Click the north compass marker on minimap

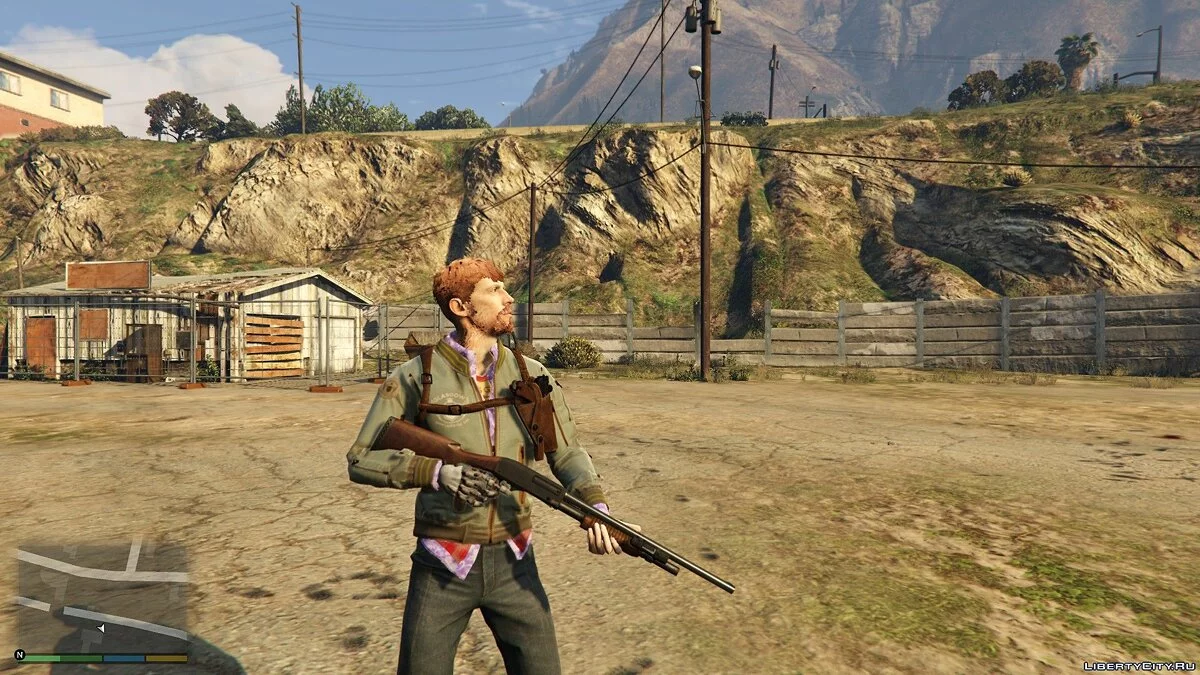(x=19, y=656)
